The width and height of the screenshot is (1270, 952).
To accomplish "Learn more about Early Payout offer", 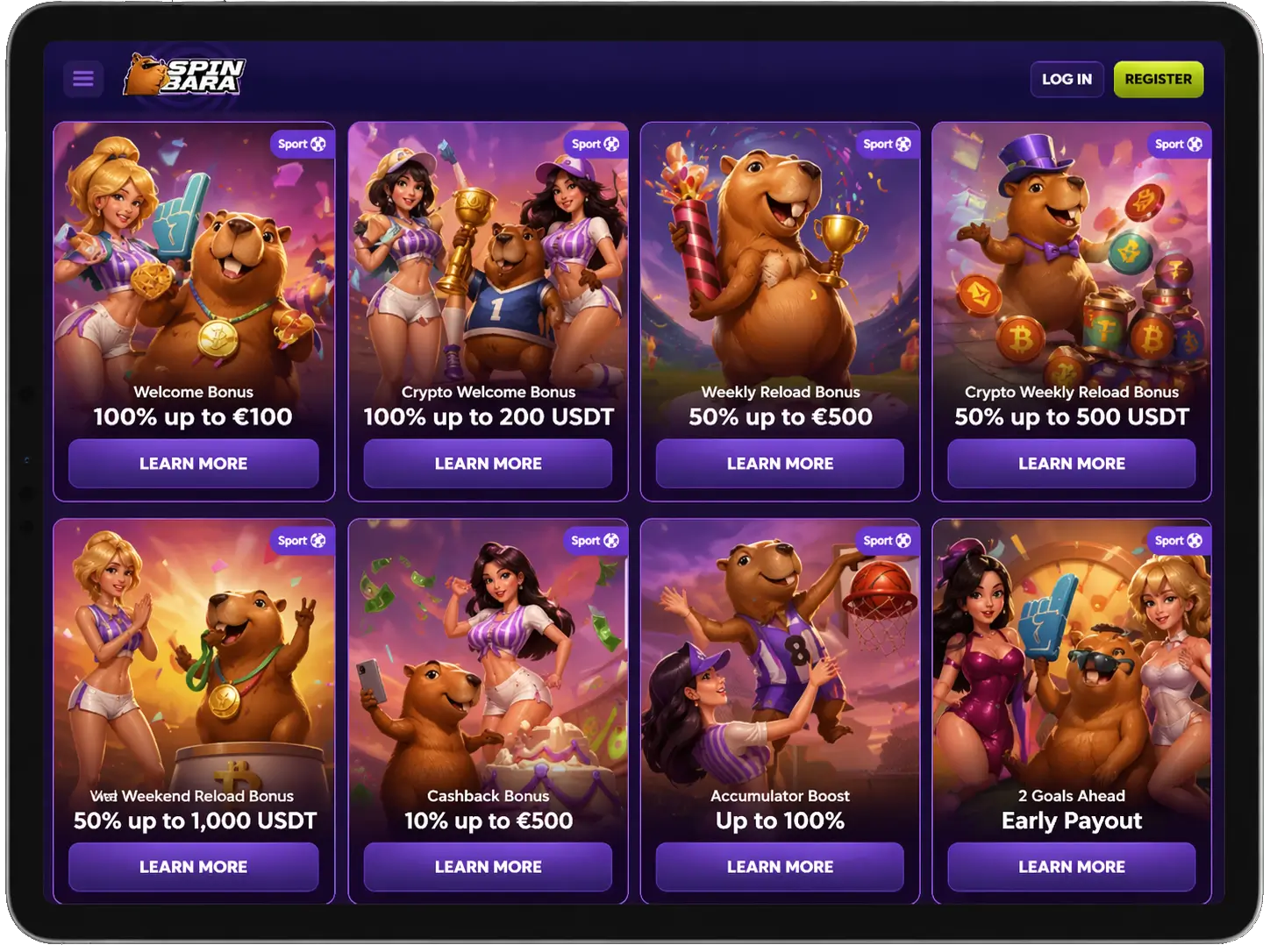I will pos(1072,867).
